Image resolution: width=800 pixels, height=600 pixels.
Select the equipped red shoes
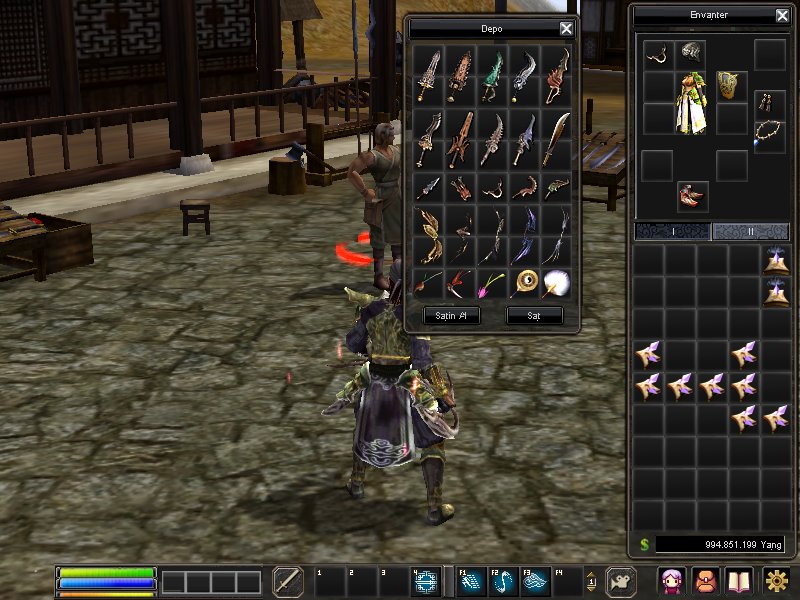(x=692, y=196)
